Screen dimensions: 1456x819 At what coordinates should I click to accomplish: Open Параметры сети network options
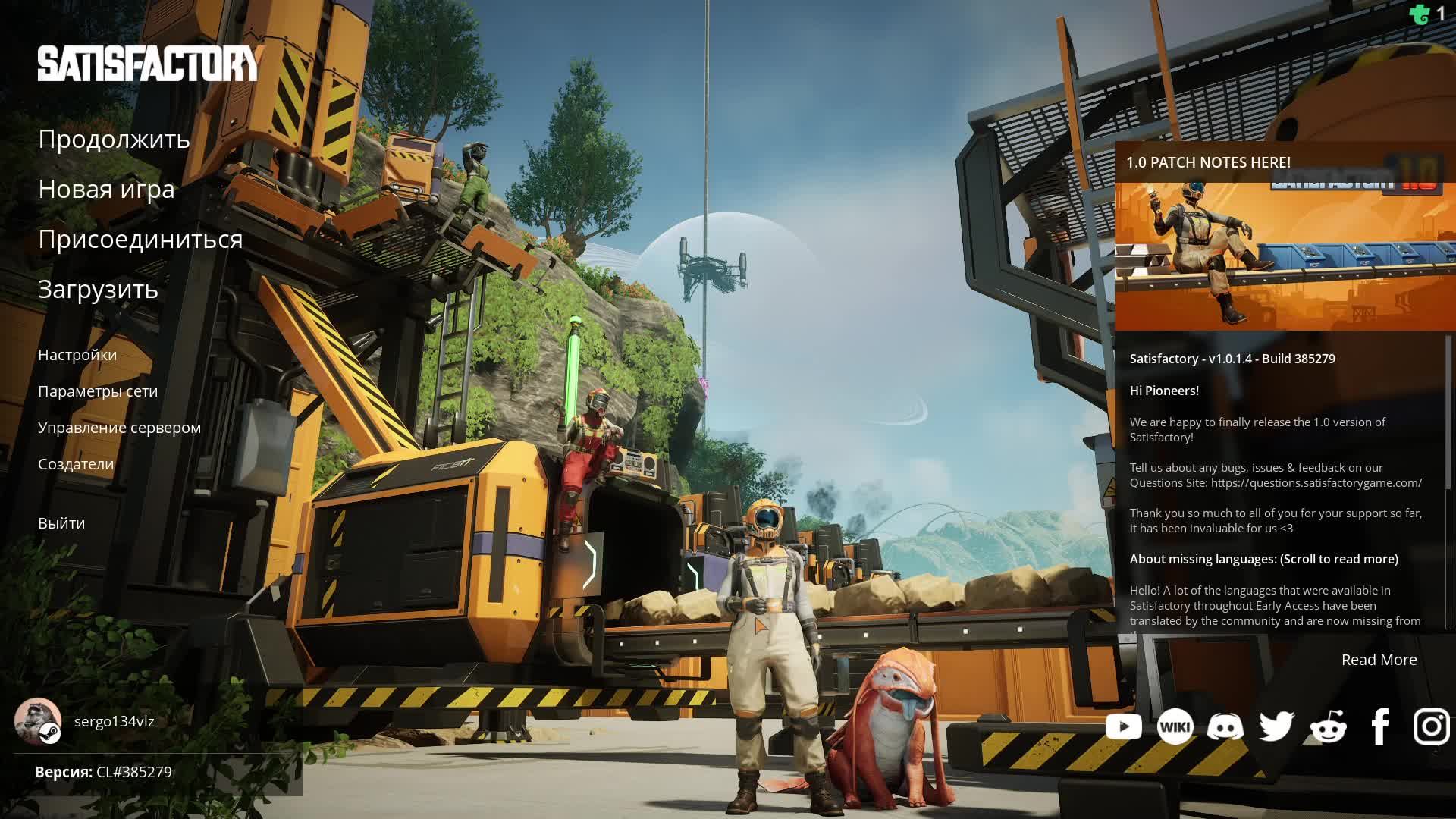click(x=98, y=391)
